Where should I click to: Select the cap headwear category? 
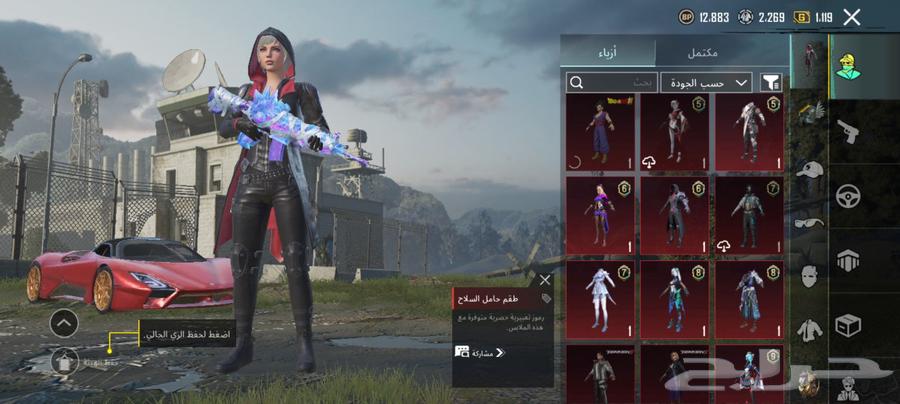(x=808, y=168)
